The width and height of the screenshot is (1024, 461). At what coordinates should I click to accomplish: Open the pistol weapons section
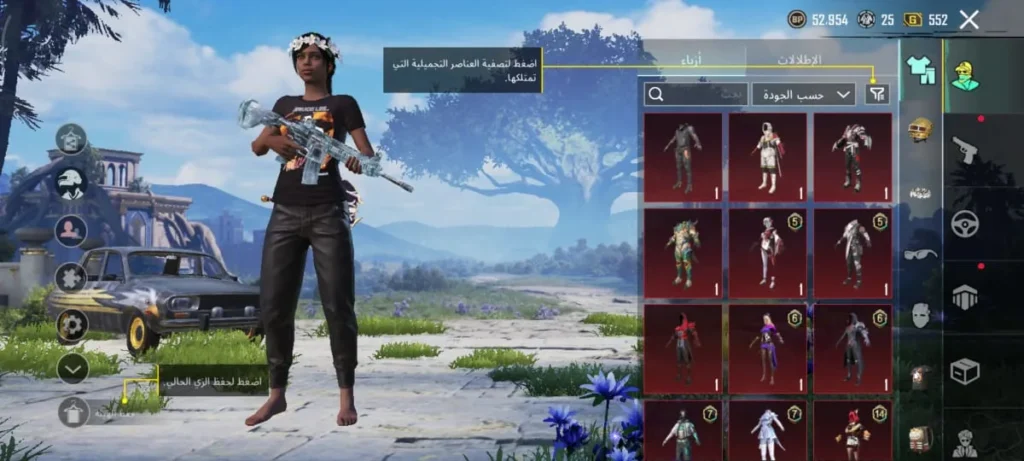[964, 149]
